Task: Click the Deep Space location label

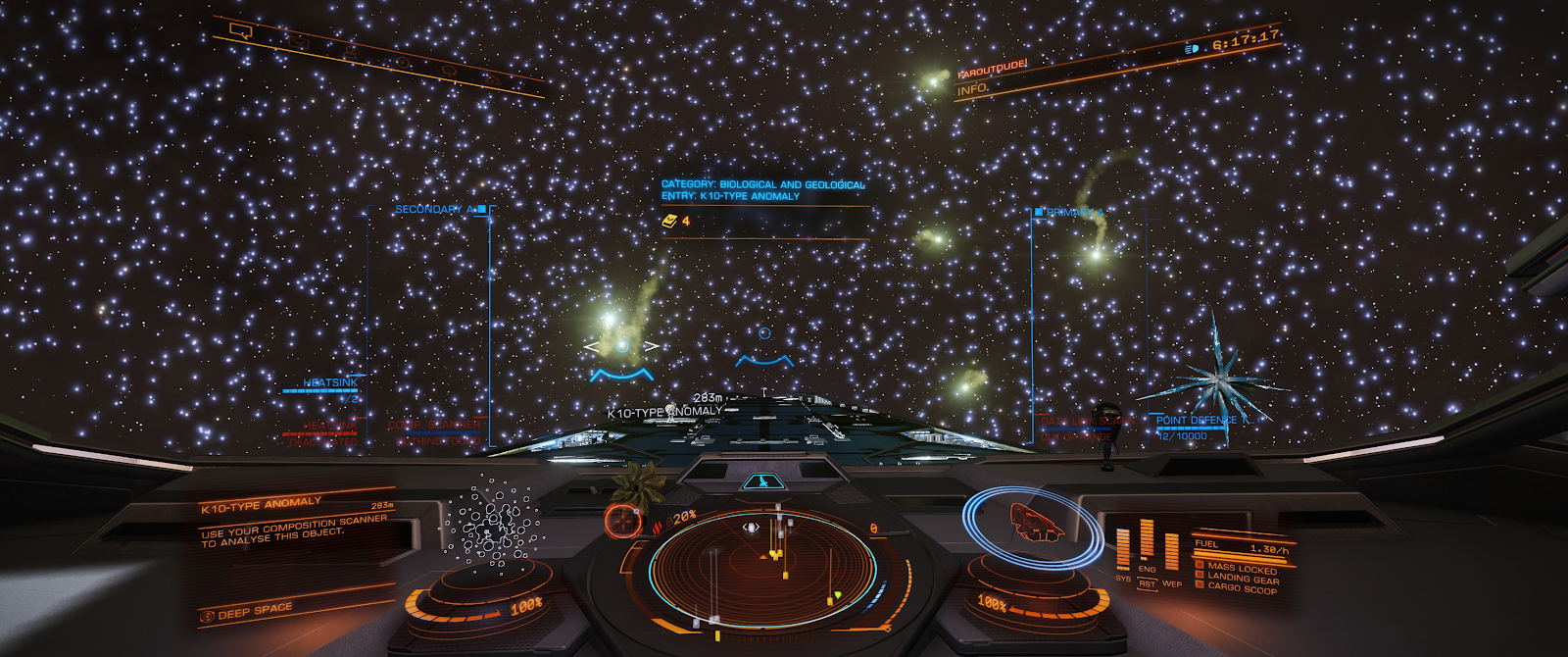Action: pyautogui.click(x=254, y=612)
